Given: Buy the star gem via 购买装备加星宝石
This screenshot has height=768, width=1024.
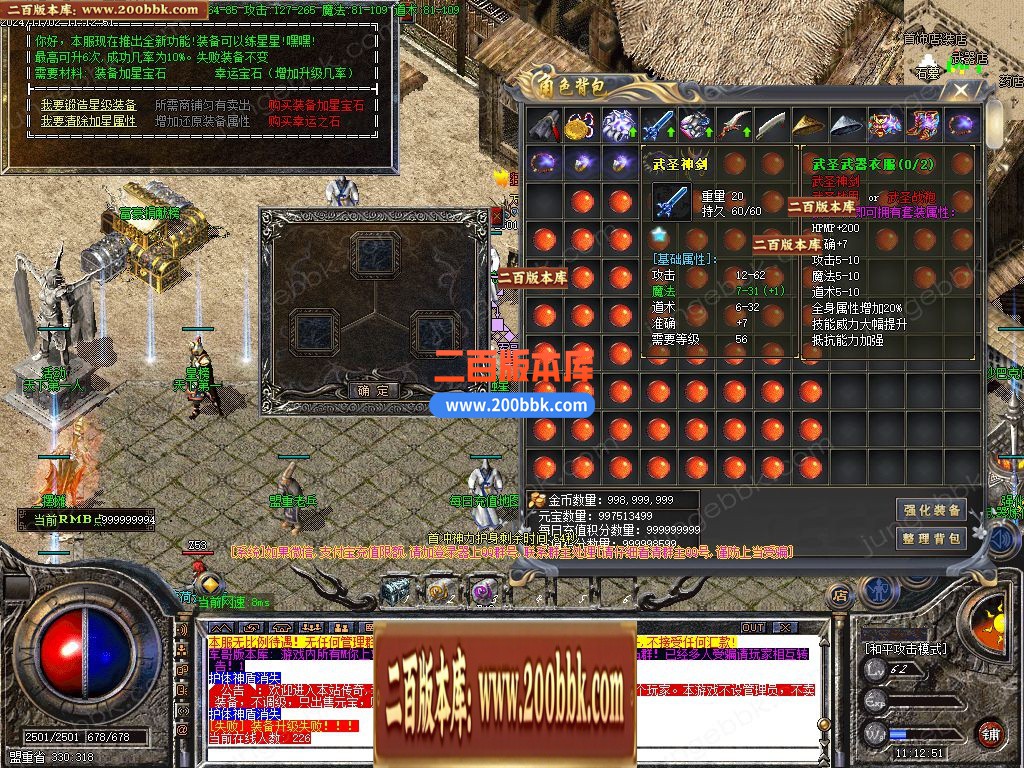Looking at the screenshot, I should (316, 105).
